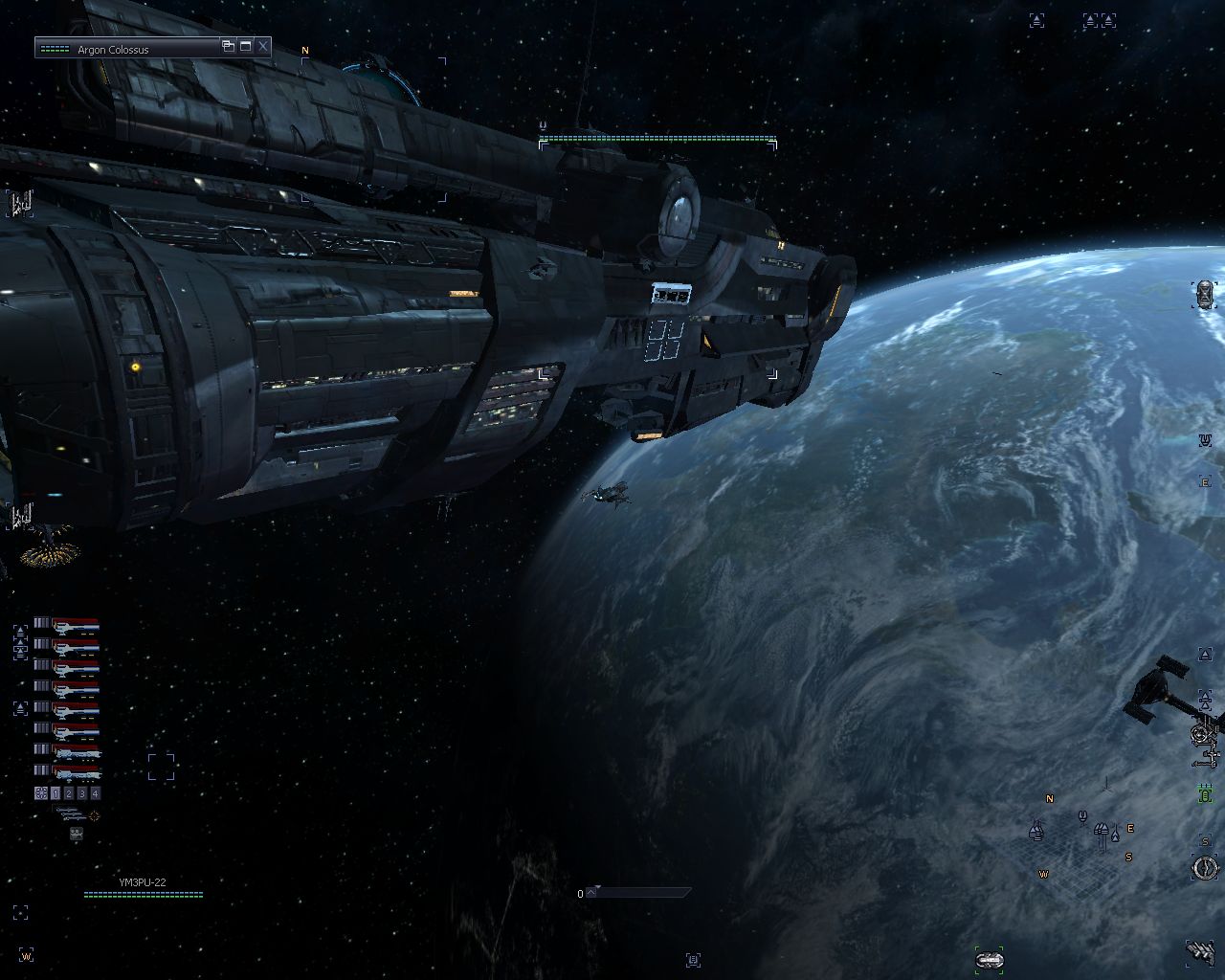This screenshot has height=980, width=1225.
Task: Open the film camera icon below weapons
Action: (x=76, y=834)
